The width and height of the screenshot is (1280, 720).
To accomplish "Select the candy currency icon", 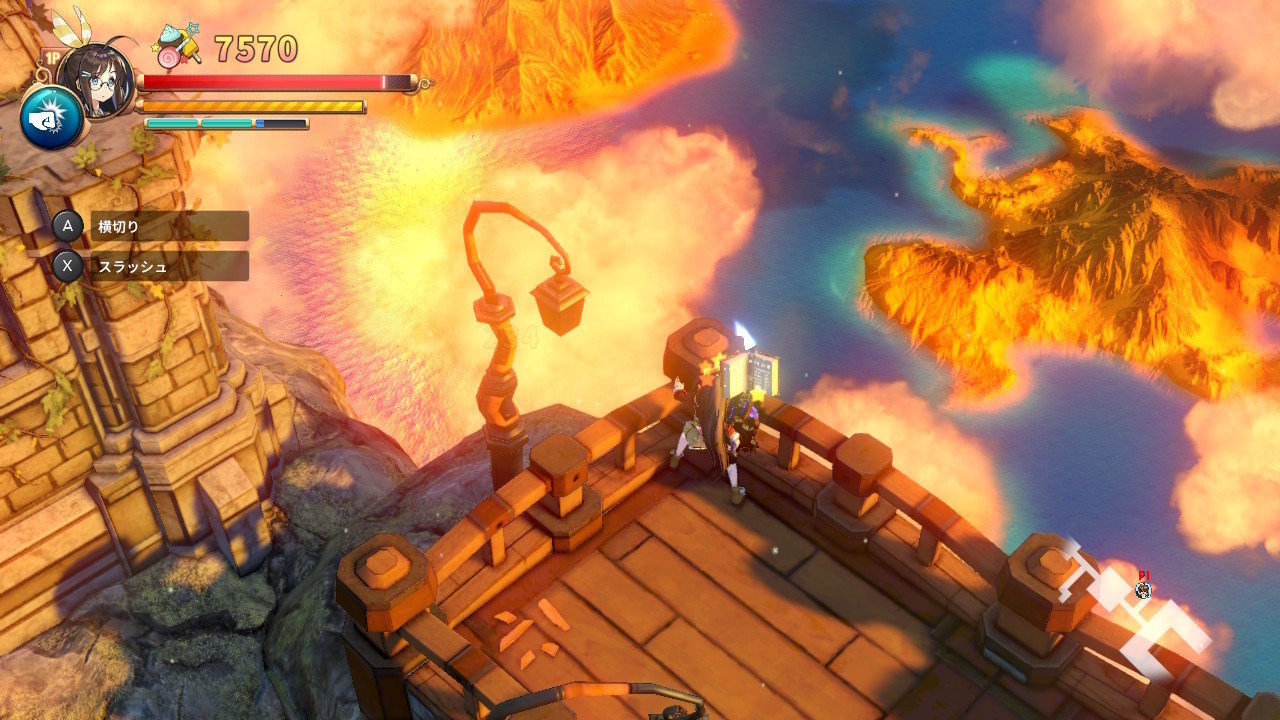I will (x=178, y=48).
